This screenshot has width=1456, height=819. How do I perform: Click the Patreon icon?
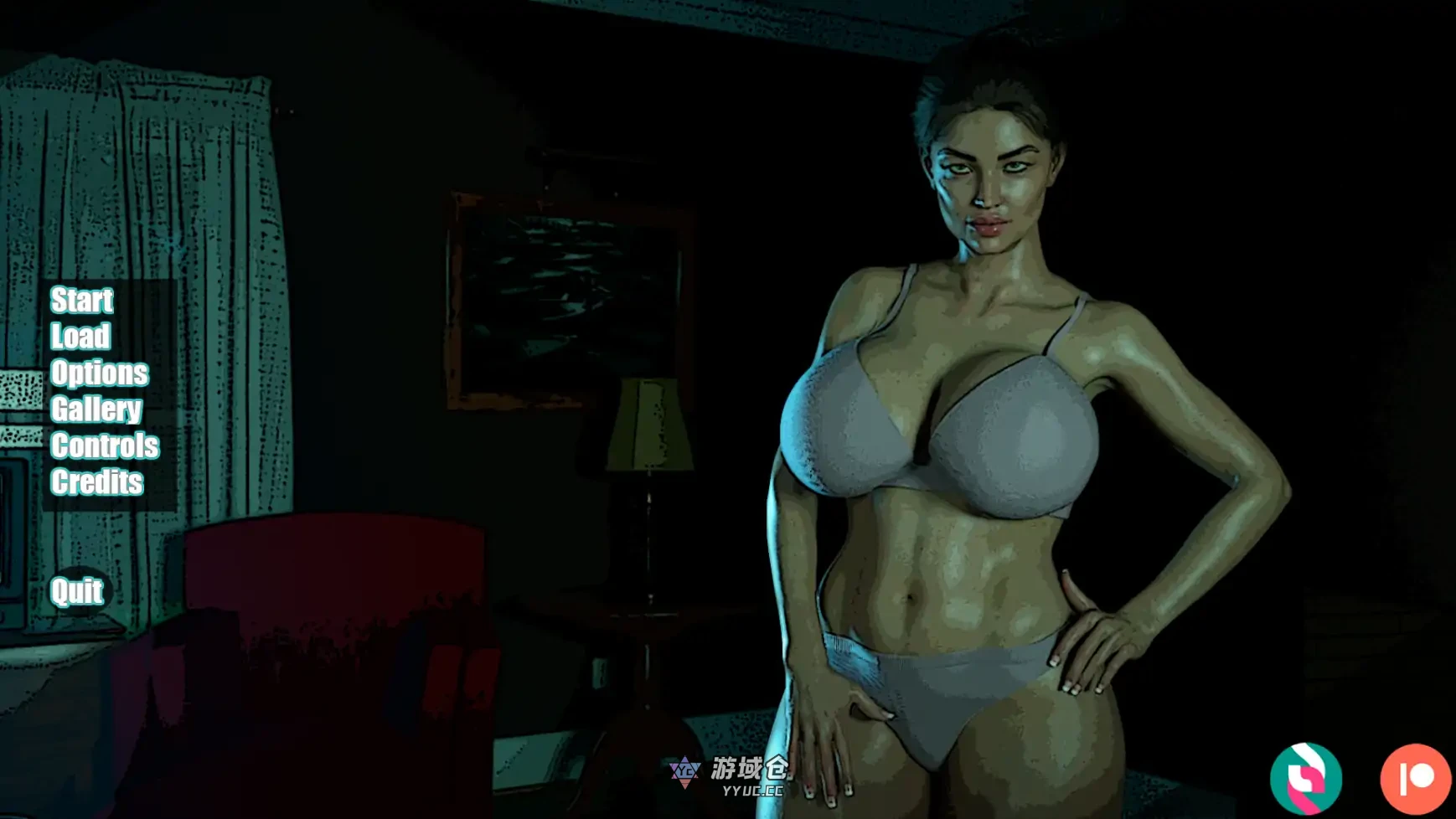tap(1415, 778)
